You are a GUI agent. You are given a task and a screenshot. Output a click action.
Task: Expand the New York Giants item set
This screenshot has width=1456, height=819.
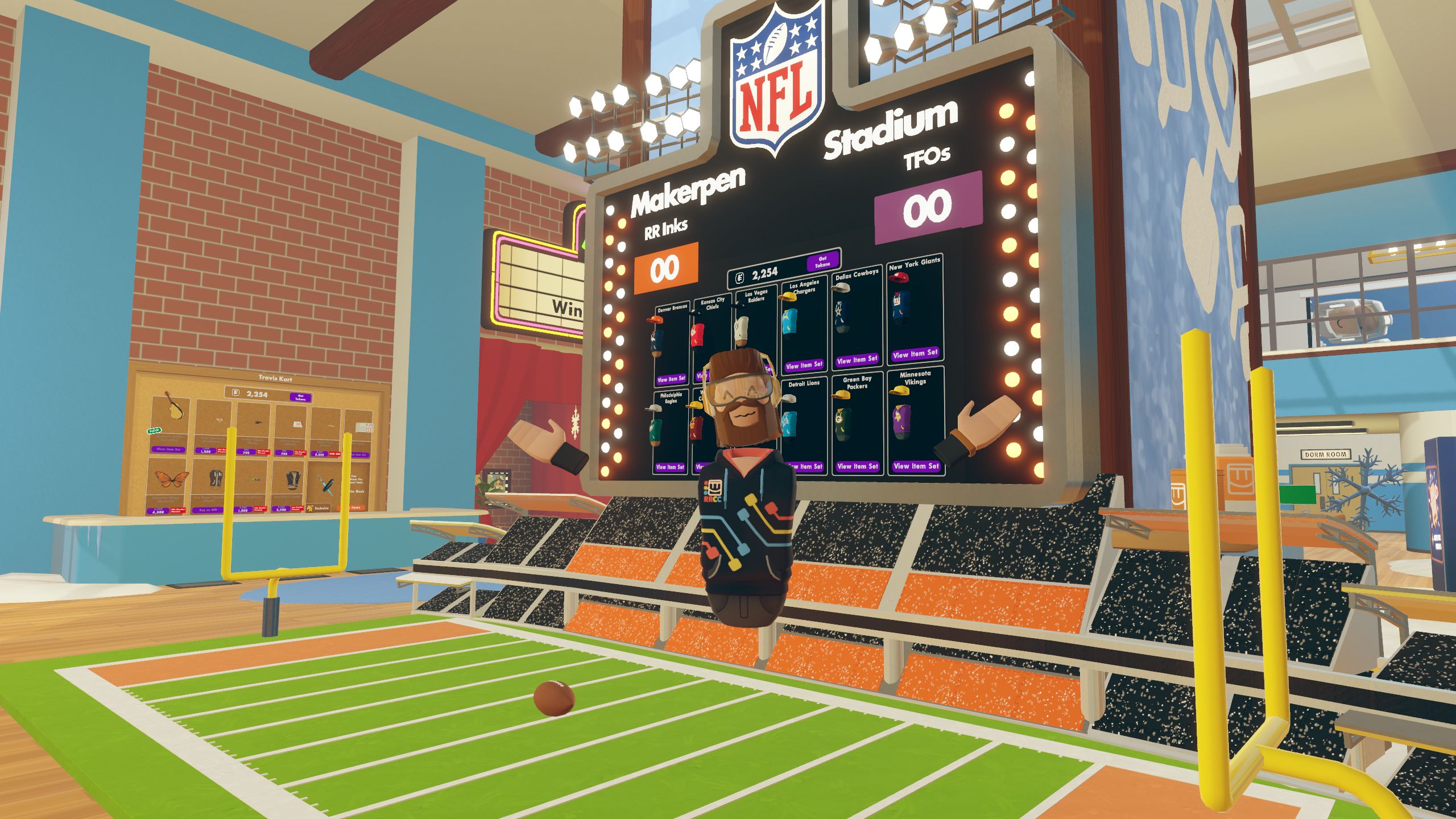click(x=916, y=354)
